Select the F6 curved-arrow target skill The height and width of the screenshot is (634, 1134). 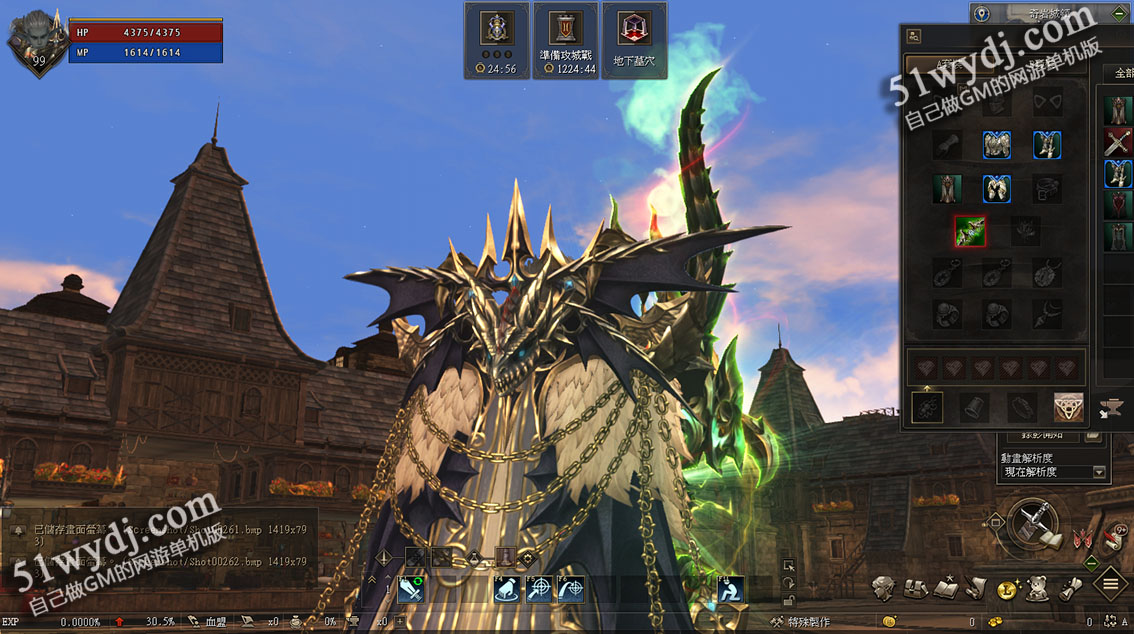[571, 589]
